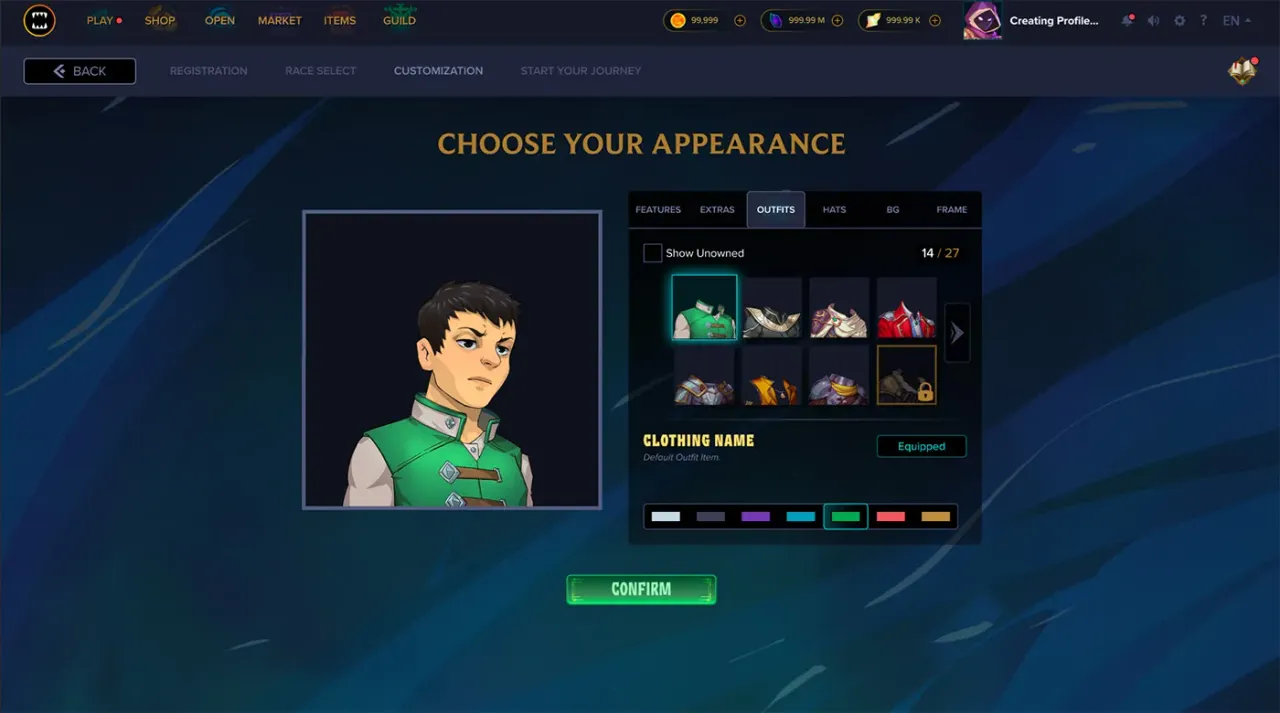This screenshot has height=713, width=1280.
Task: Go back to the previous step
Action: click(80, 71)
